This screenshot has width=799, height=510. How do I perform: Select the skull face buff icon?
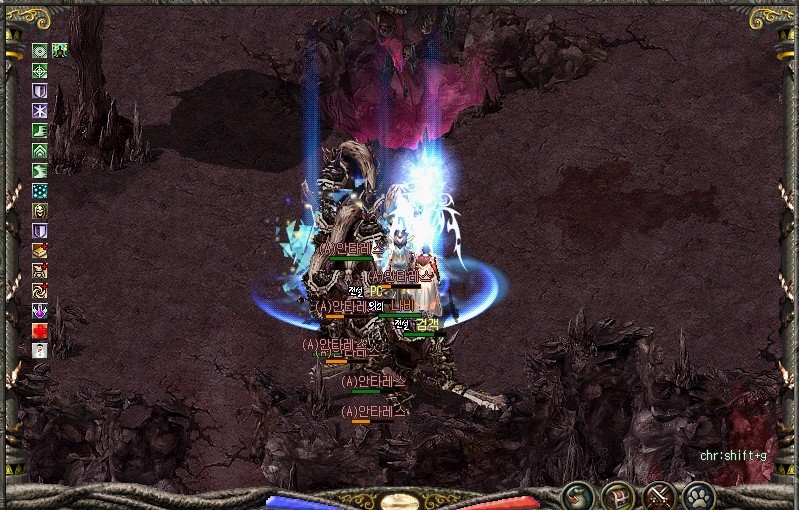pyautogui.click(x=40, y=210)
